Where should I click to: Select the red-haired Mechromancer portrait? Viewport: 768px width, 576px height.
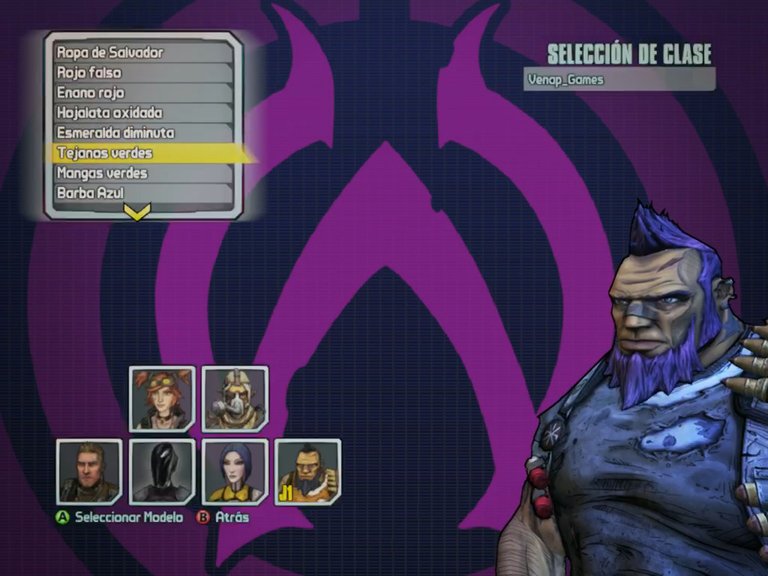(x=162, y=398)
